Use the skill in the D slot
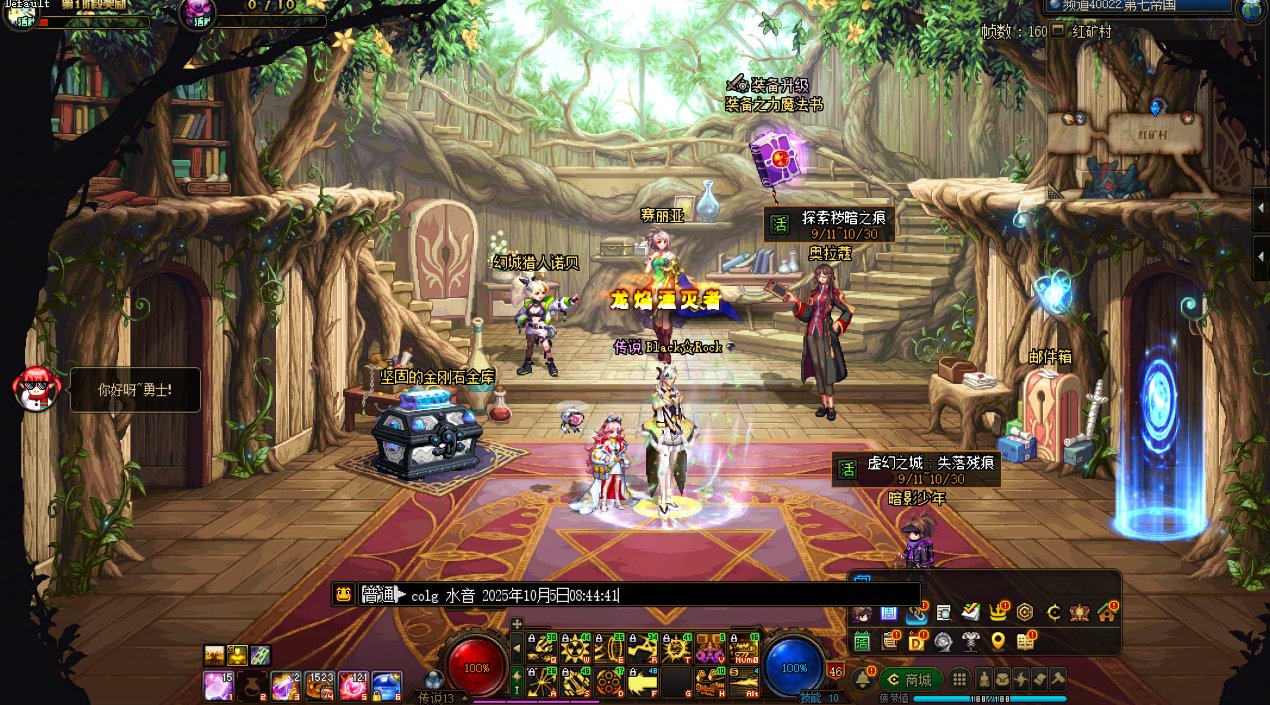The width and height of the screenshot is (1270, 705). tap(609, 683)
